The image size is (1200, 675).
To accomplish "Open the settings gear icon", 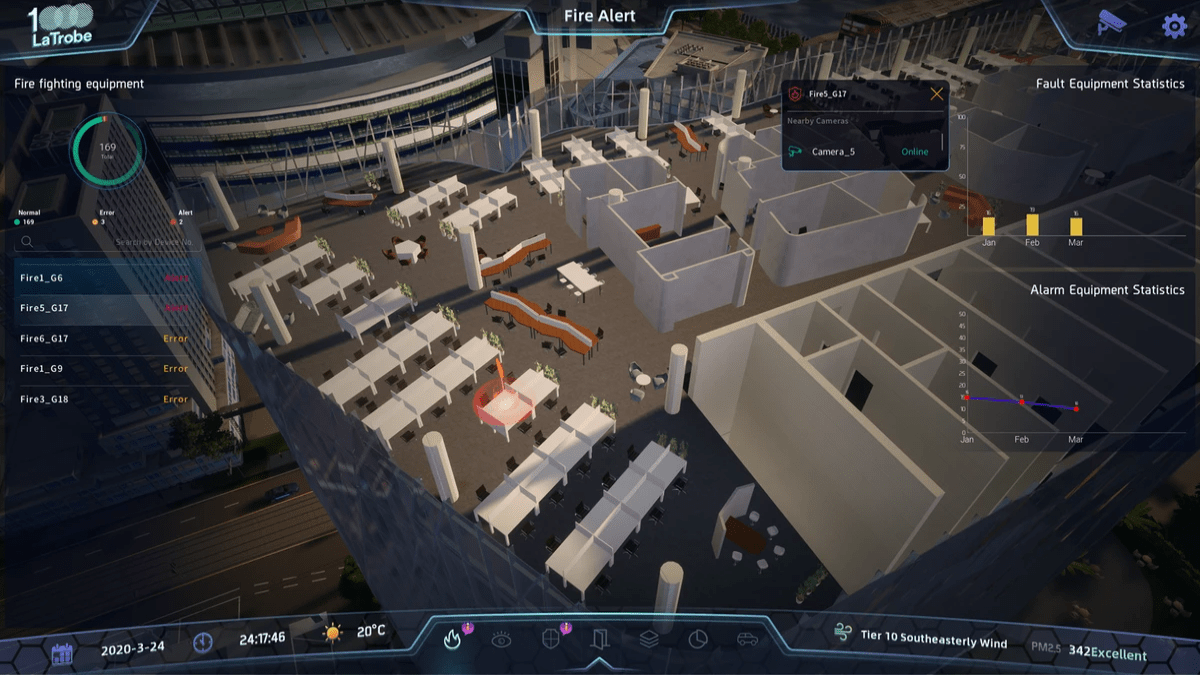I will click(x=1173, y=25).
